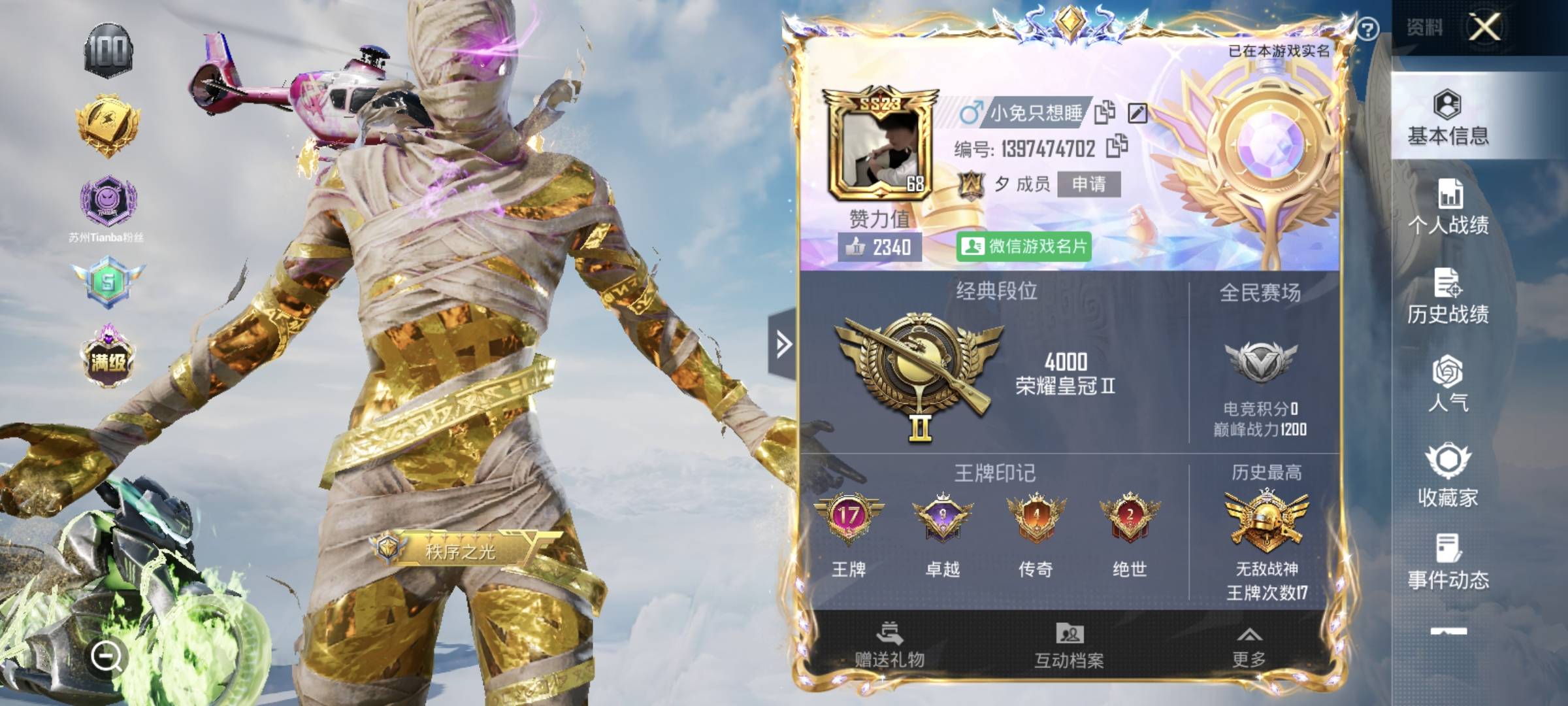The width and height of the screenshot is (1568, 706).
Task: Click the level 100 badge
Action: (x=108, y=51)
